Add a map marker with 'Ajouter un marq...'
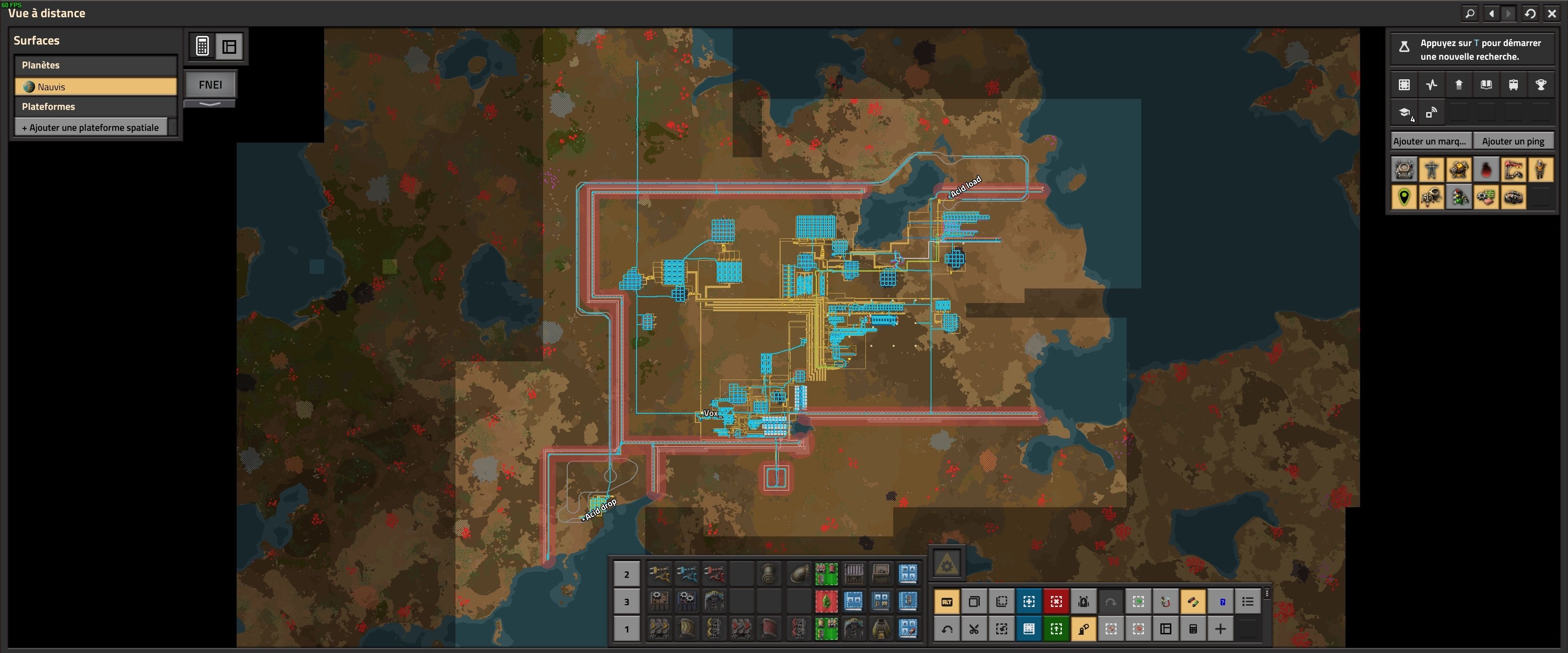Screen dimensions: 1568x653 pyautogui.click(x=1430, y=141)
